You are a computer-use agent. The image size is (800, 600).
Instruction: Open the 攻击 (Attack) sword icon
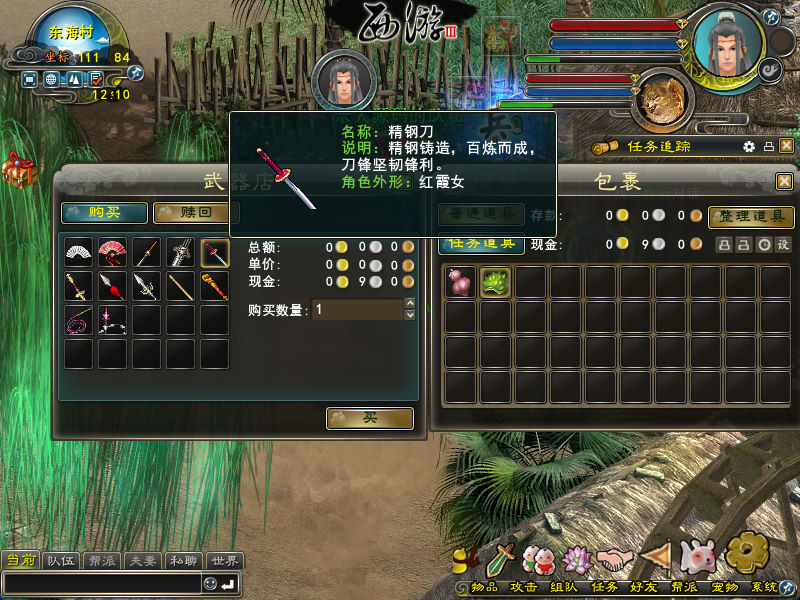[x=501, y=557]
